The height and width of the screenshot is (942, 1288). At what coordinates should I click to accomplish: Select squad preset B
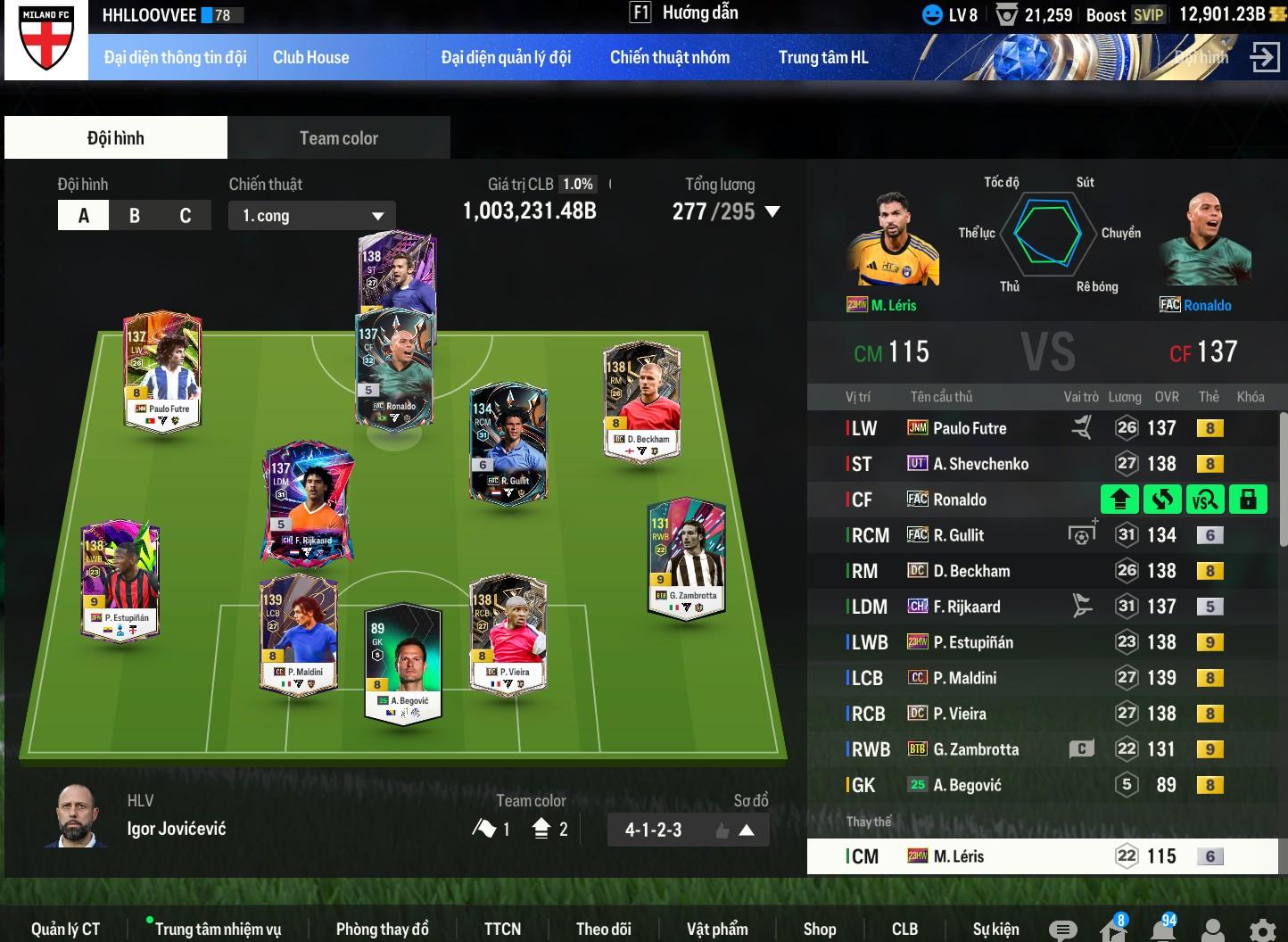pos(135,216)
